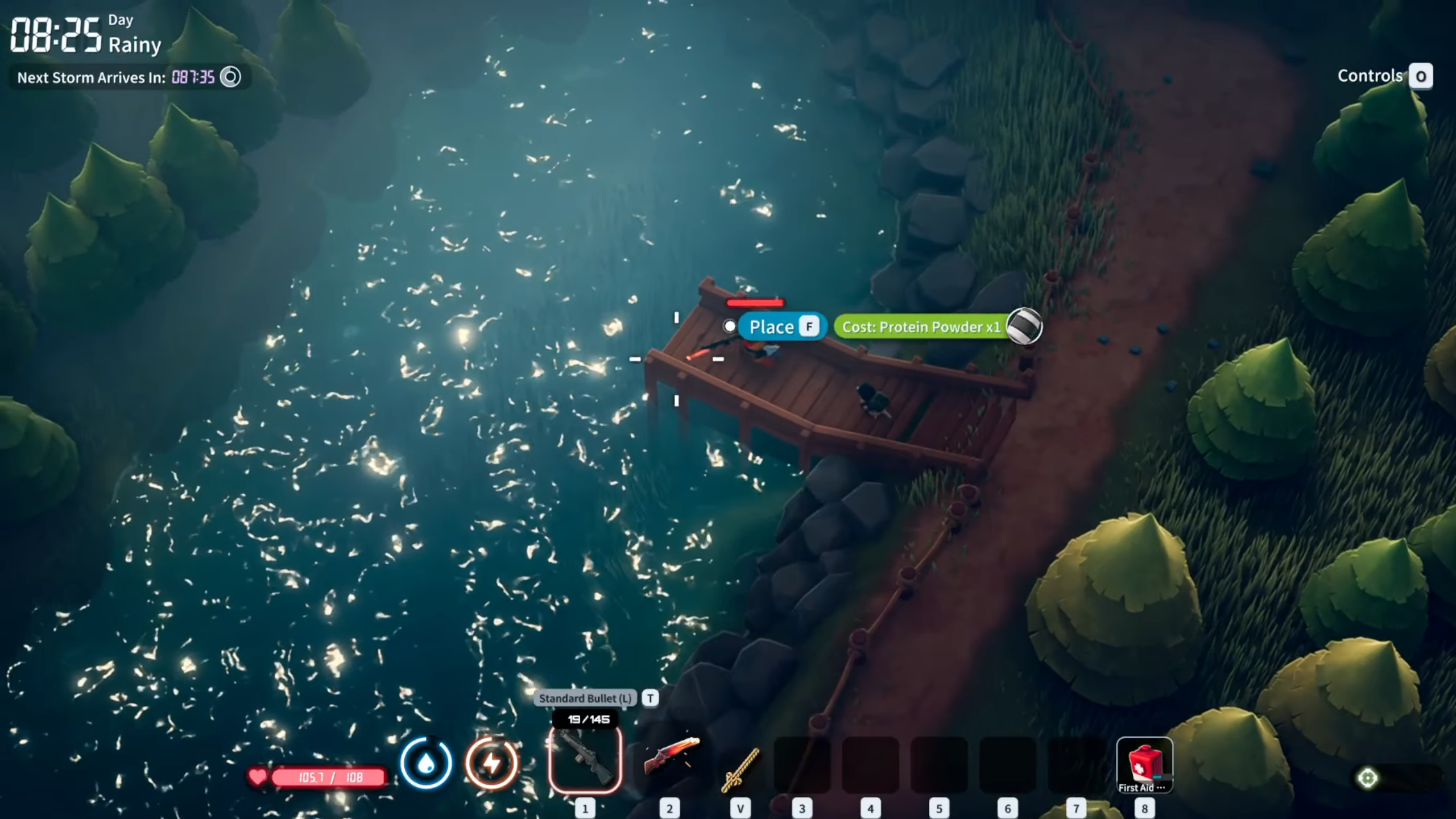This screenshot has height=819, width=1456.
Task: Click the T keybind badge above Standard Bullet
Action: [x=650, y=698]
